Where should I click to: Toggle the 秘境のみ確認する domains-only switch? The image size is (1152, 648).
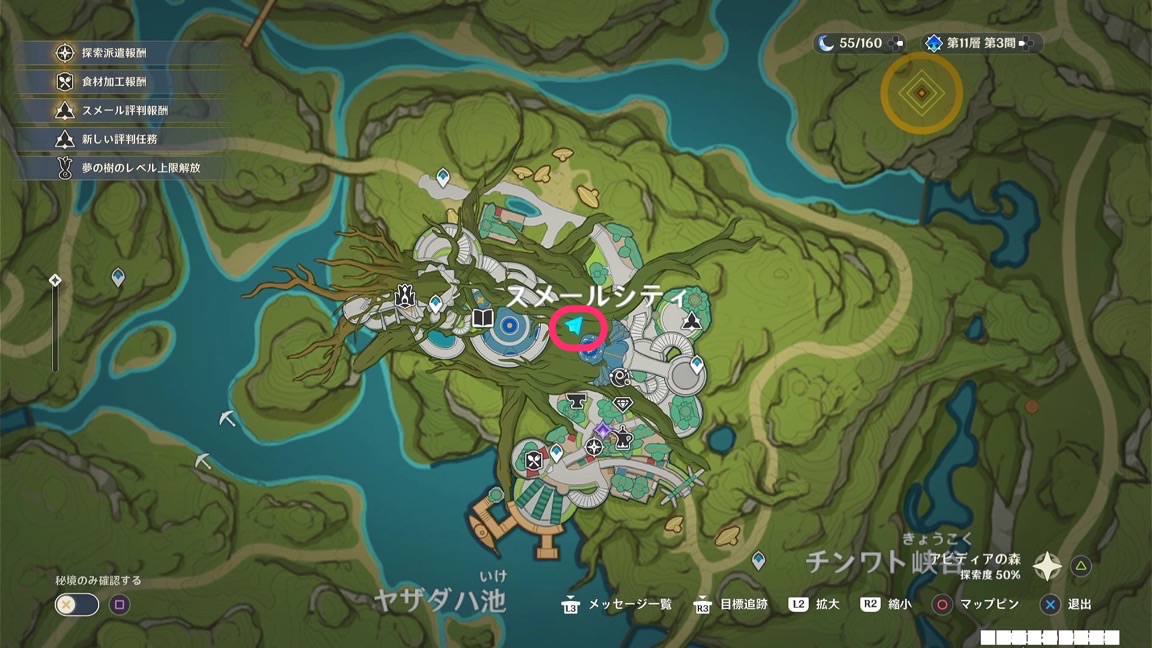point(77,604)
